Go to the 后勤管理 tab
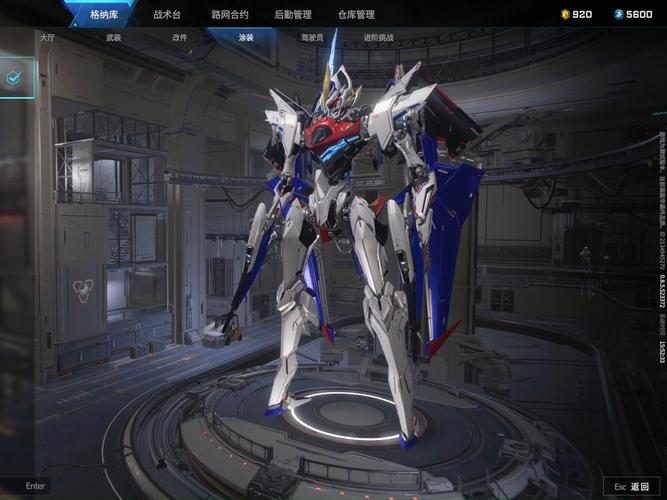Viewport: 667px width, 500px height. pyautogui.click(x=293, y=14)
